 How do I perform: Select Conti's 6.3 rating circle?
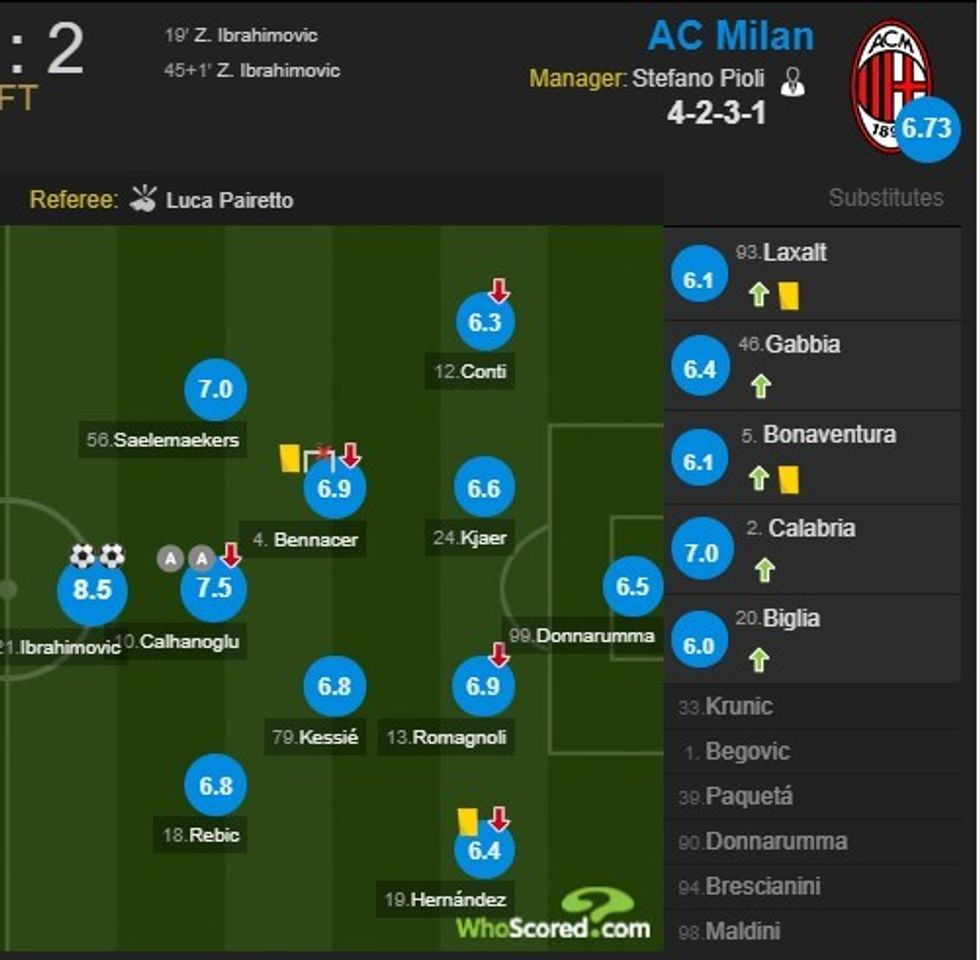(x=485, y=322)
